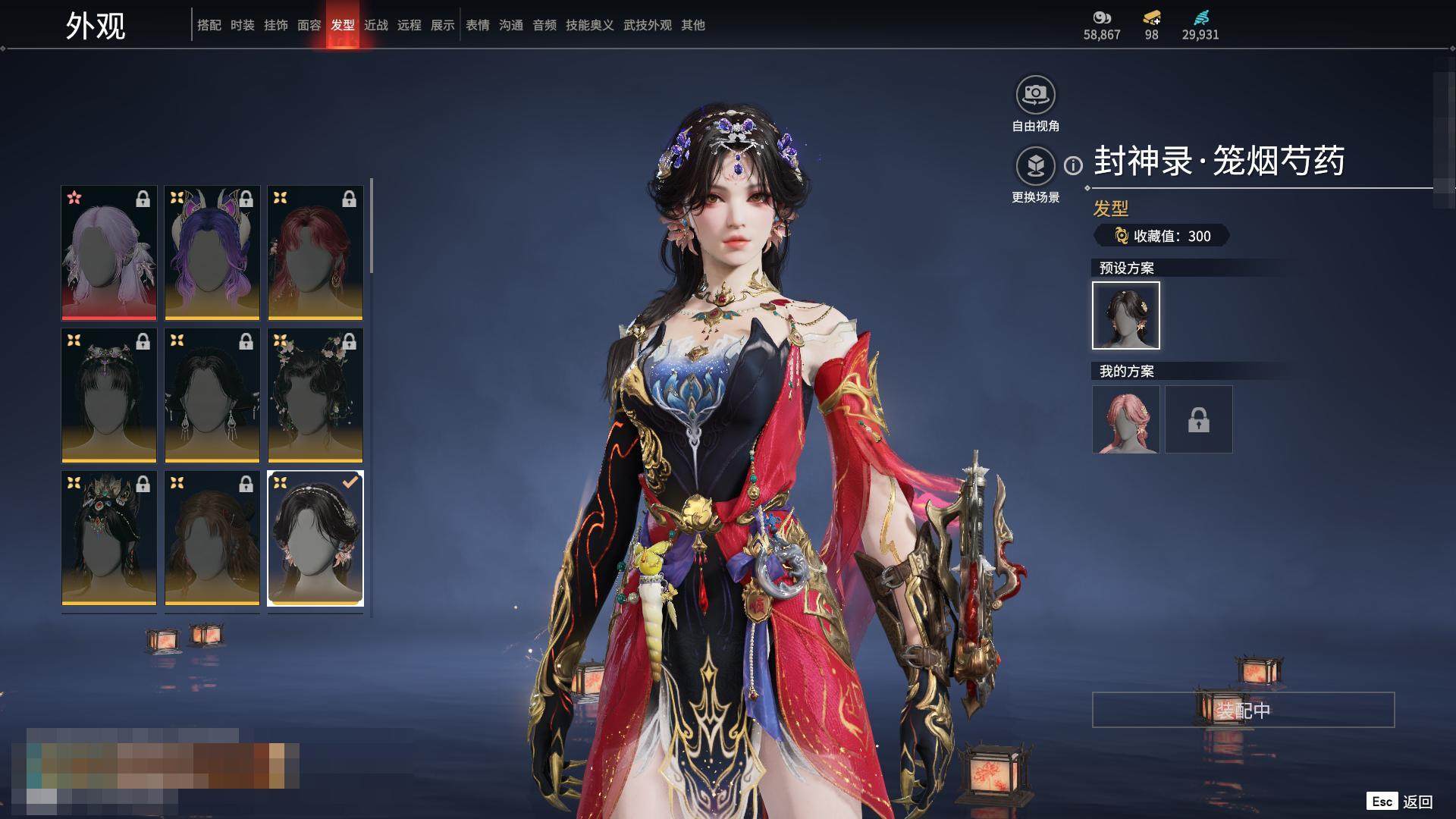Viewport: 1456px width, 819px height.
Task: Choose the pink hair custom scheme
Action: tap(1126, 419)
